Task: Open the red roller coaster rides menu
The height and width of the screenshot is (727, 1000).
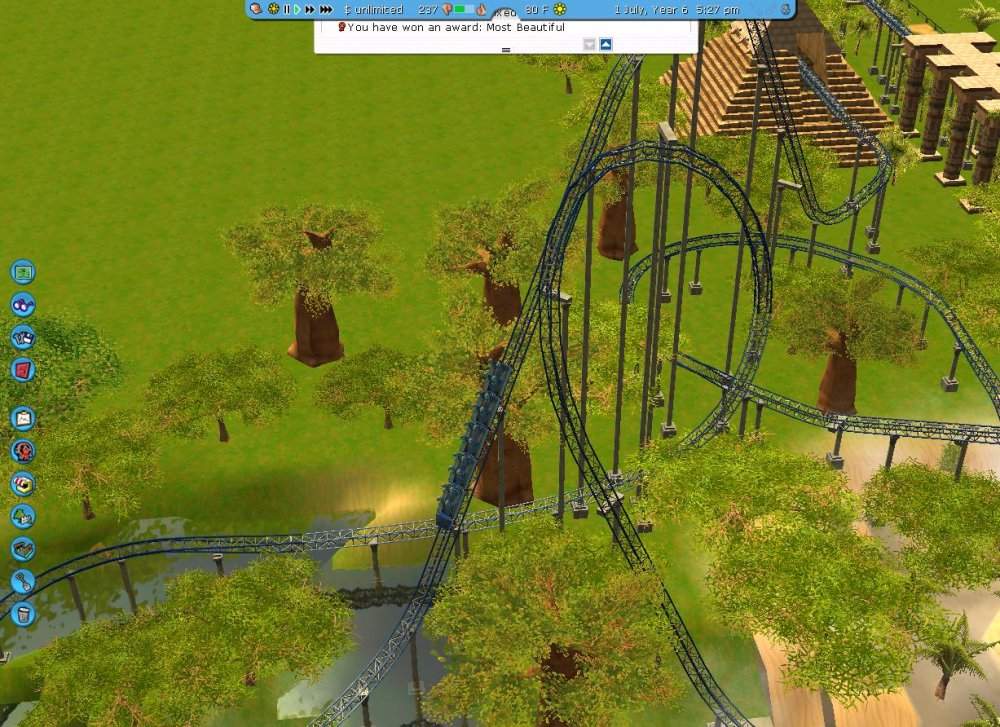Action: tap(23, 451)
